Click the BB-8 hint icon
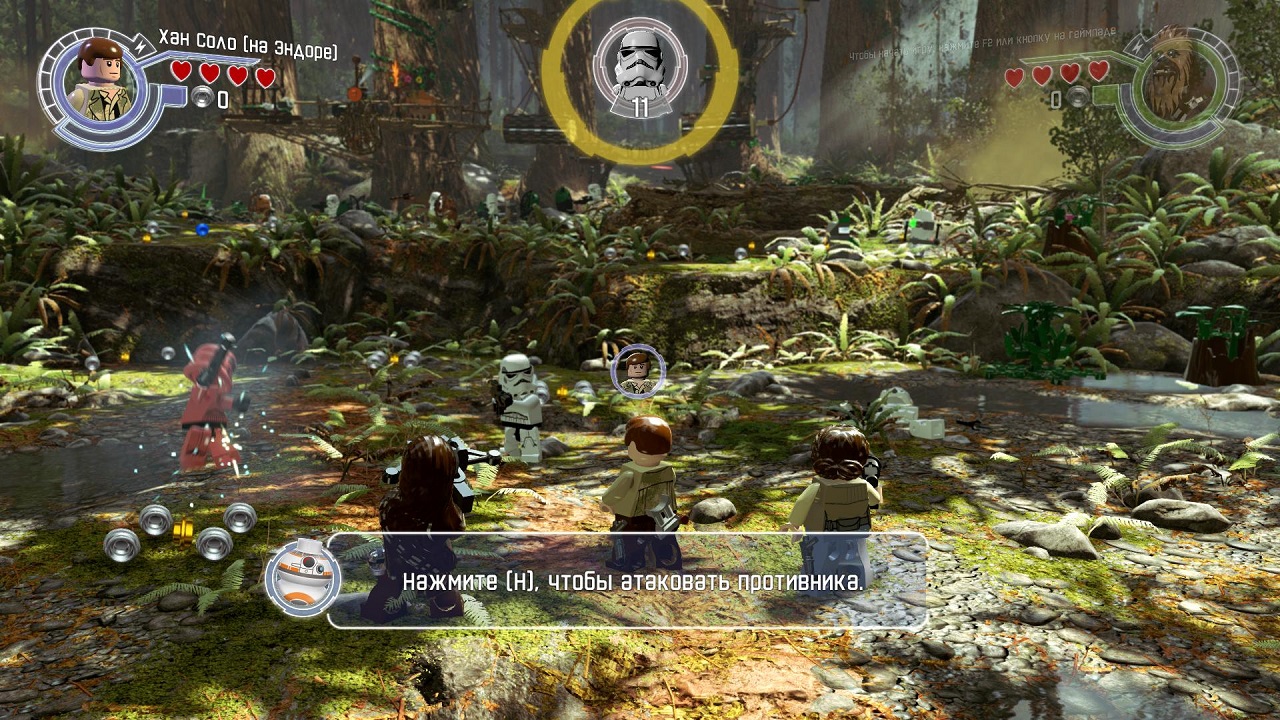This screenshot has width=1280, height=720. (x=303, y=577)
